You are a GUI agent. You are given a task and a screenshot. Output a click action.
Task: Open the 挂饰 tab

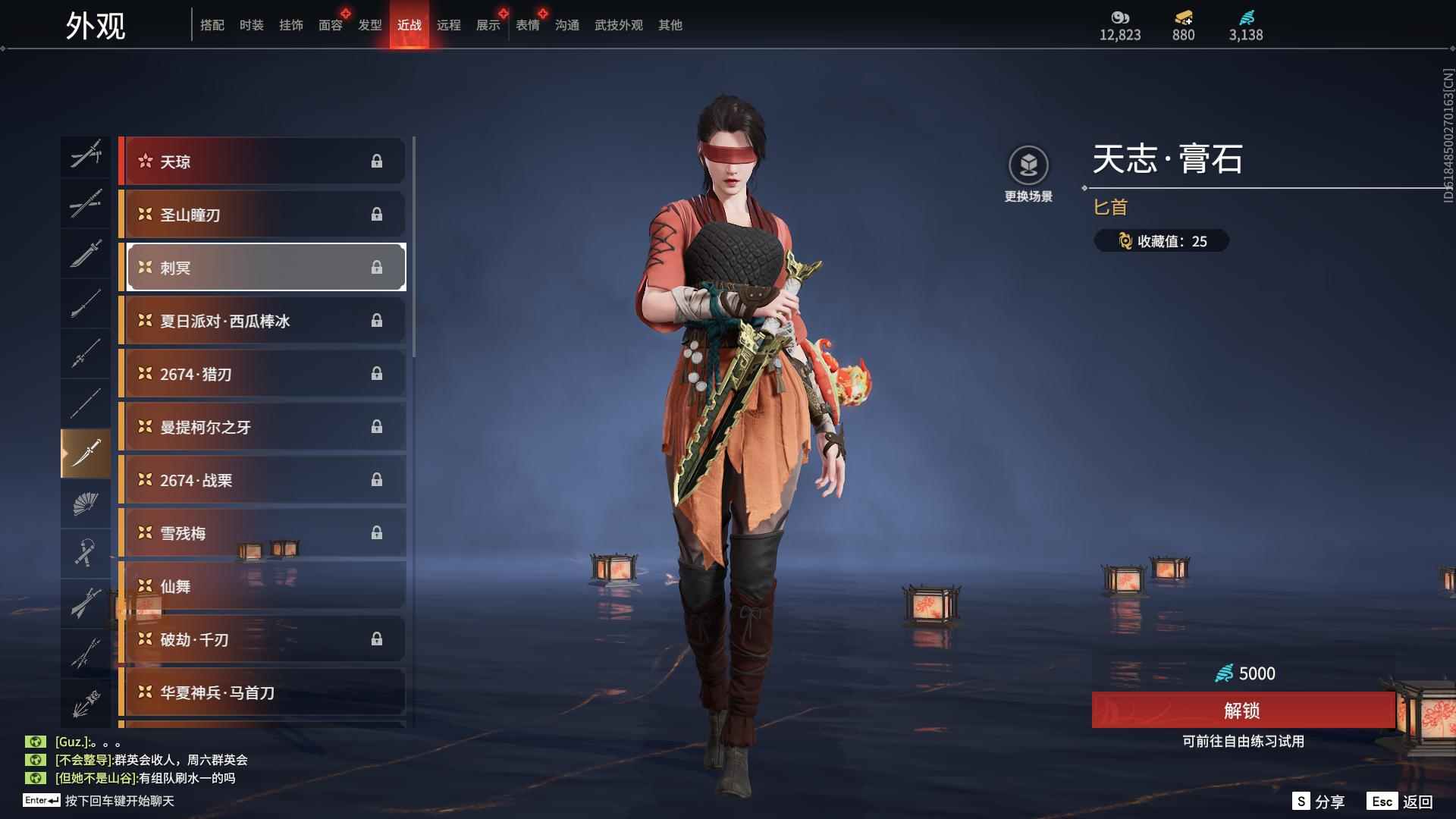(290, 25)
